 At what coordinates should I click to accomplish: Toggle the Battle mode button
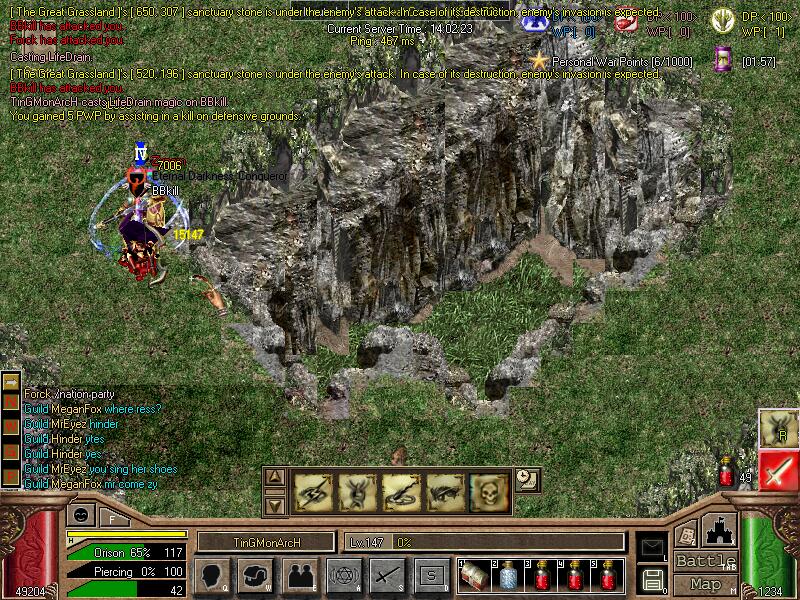pos(706,561)
